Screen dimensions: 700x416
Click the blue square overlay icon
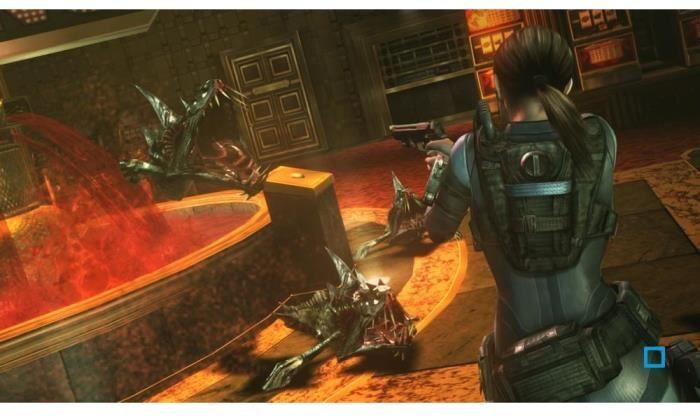[x=654, y=357]
